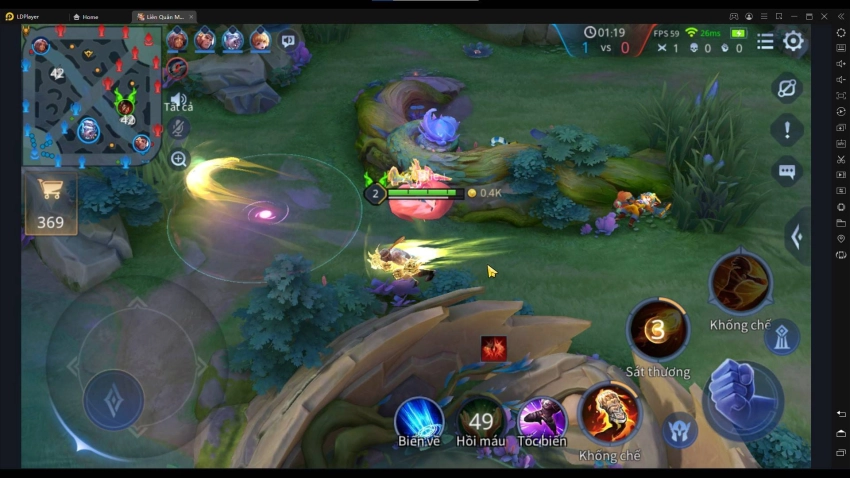Viewport: 850px width, 478px height.
Task: Use the upper Khống chế skill
Action: pos(740,283)
